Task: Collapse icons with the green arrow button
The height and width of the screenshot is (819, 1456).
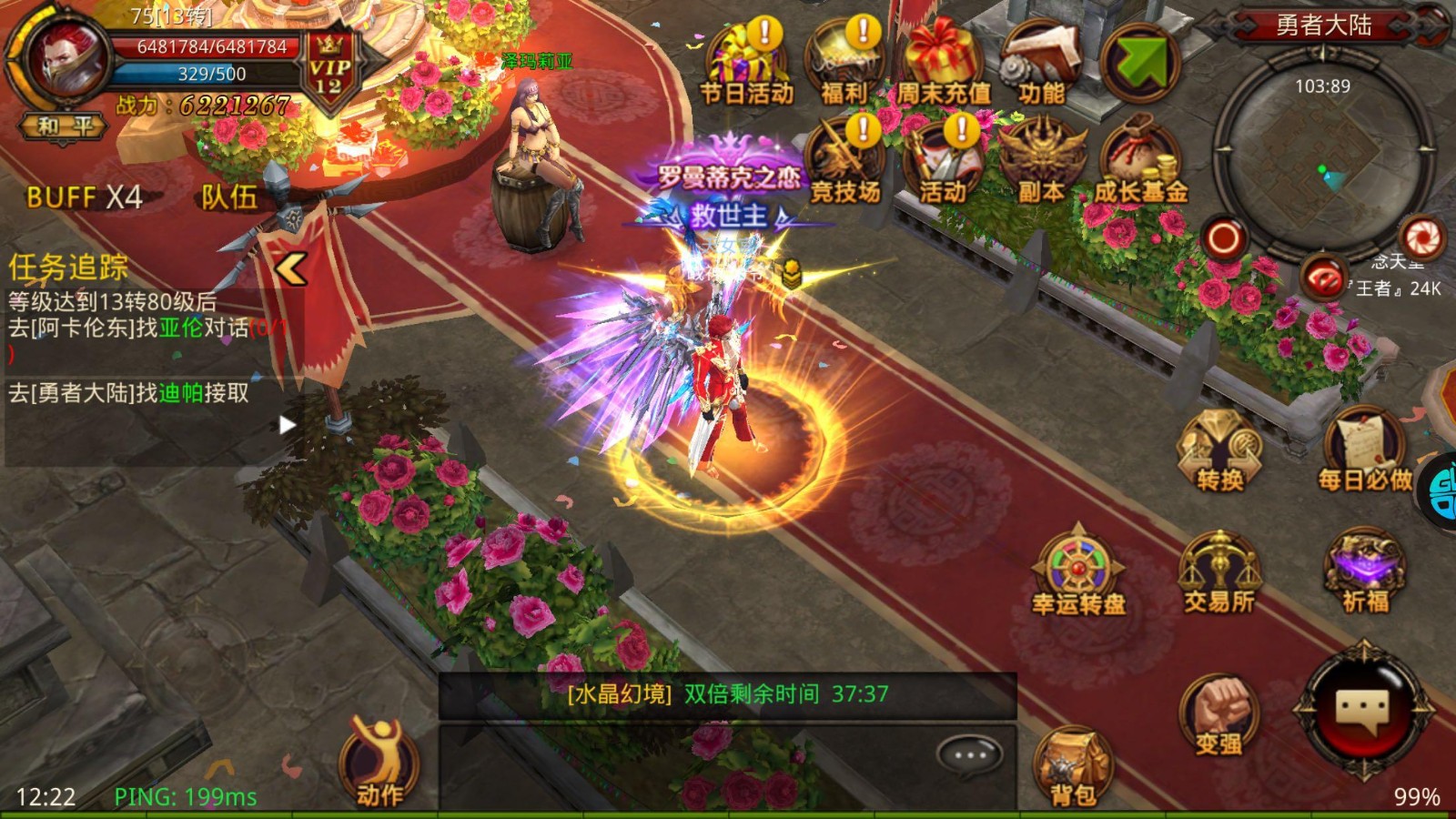Action: (x=1139, y=62)
